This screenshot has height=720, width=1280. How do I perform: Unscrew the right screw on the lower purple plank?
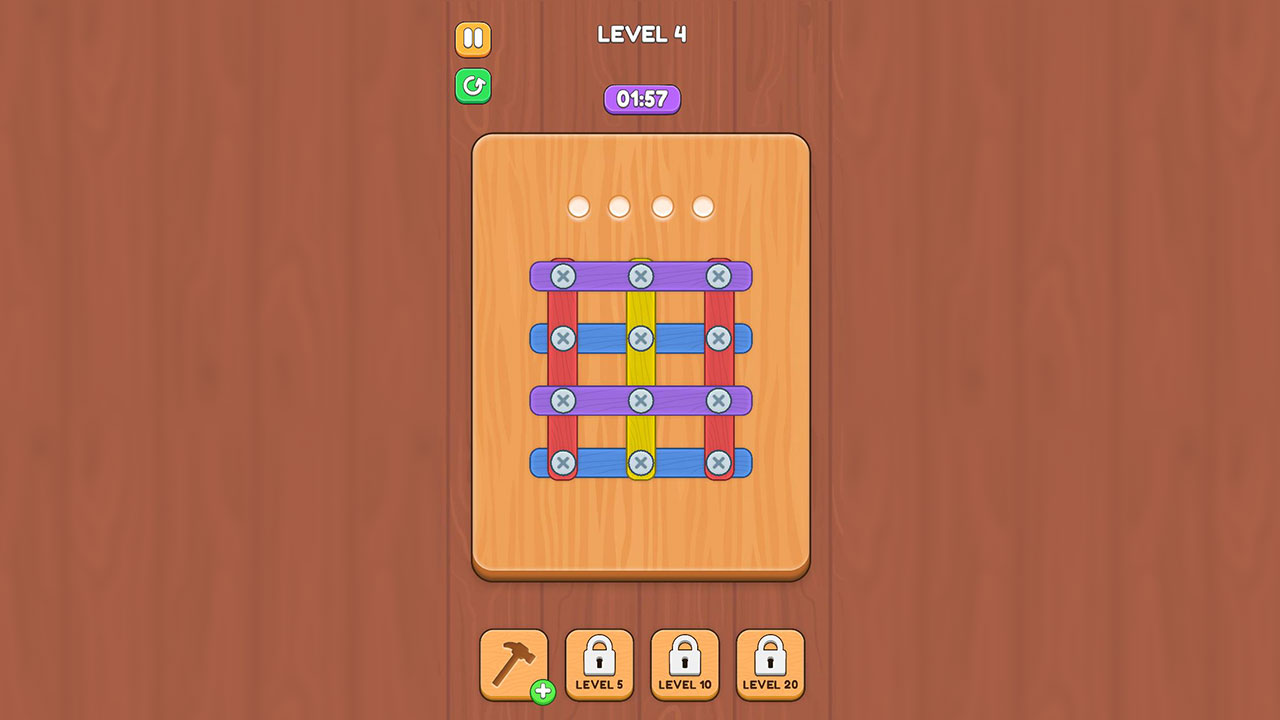(x=718, y=400)
